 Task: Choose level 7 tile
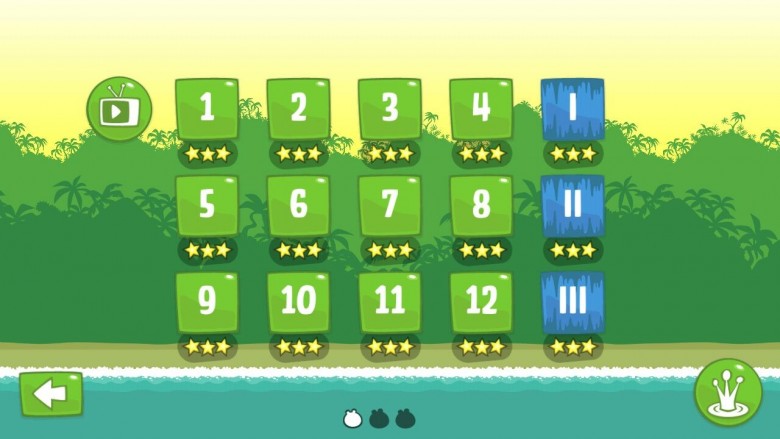coord(390,205)
